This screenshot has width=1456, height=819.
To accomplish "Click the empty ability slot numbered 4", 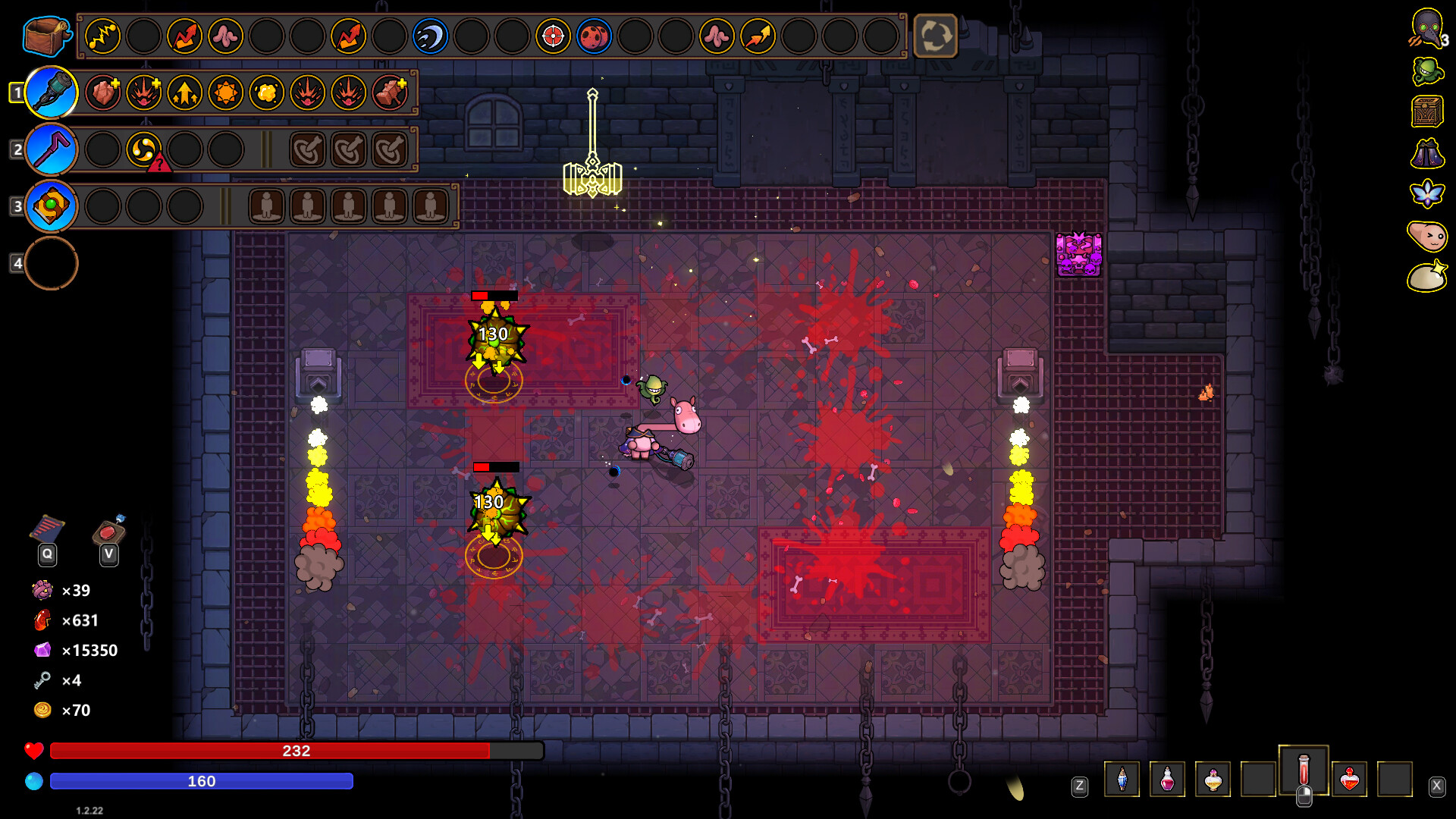I will [50, 263].
